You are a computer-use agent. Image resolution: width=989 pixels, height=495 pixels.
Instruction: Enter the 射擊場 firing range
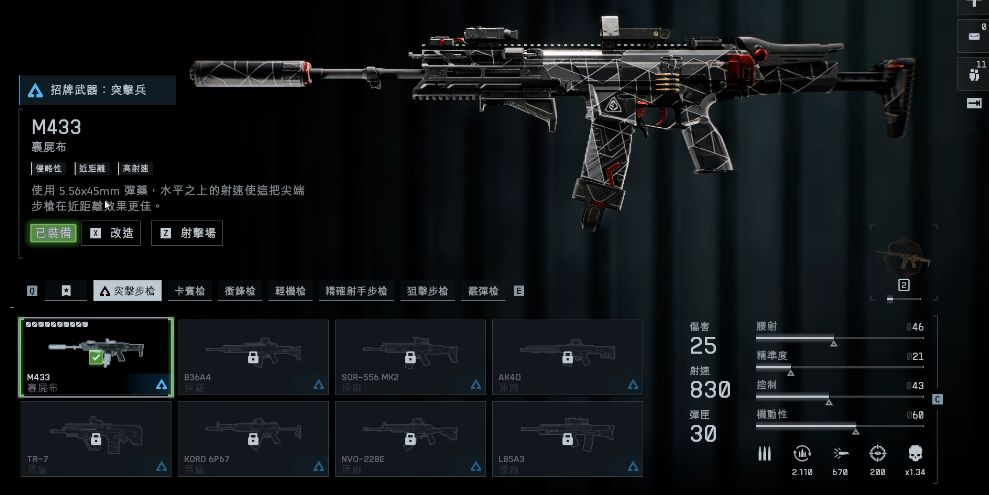tap(187, 233)
